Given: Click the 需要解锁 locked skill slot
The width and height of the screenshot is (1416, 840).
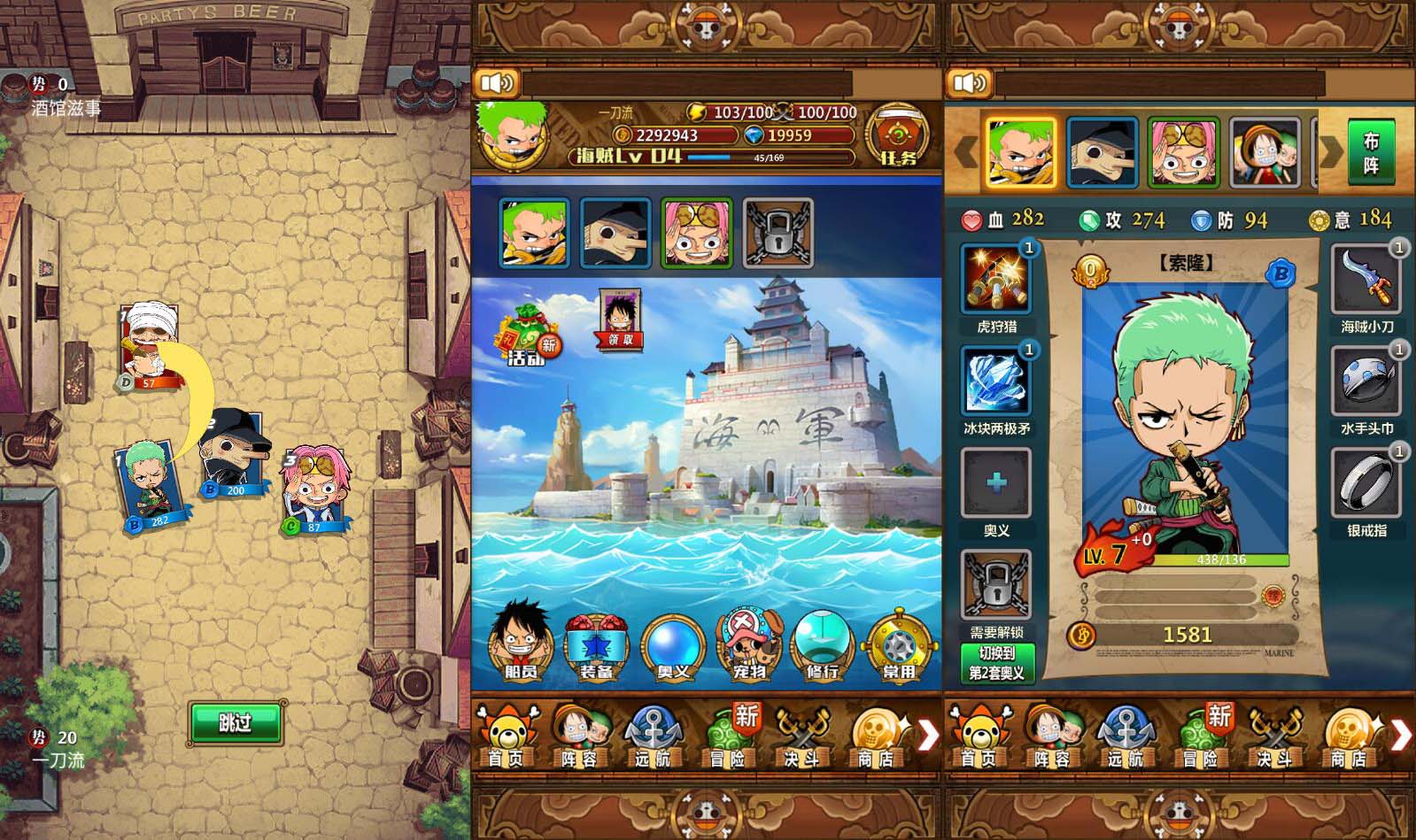Looking at the screenshot, I should [x=996, y=584].
